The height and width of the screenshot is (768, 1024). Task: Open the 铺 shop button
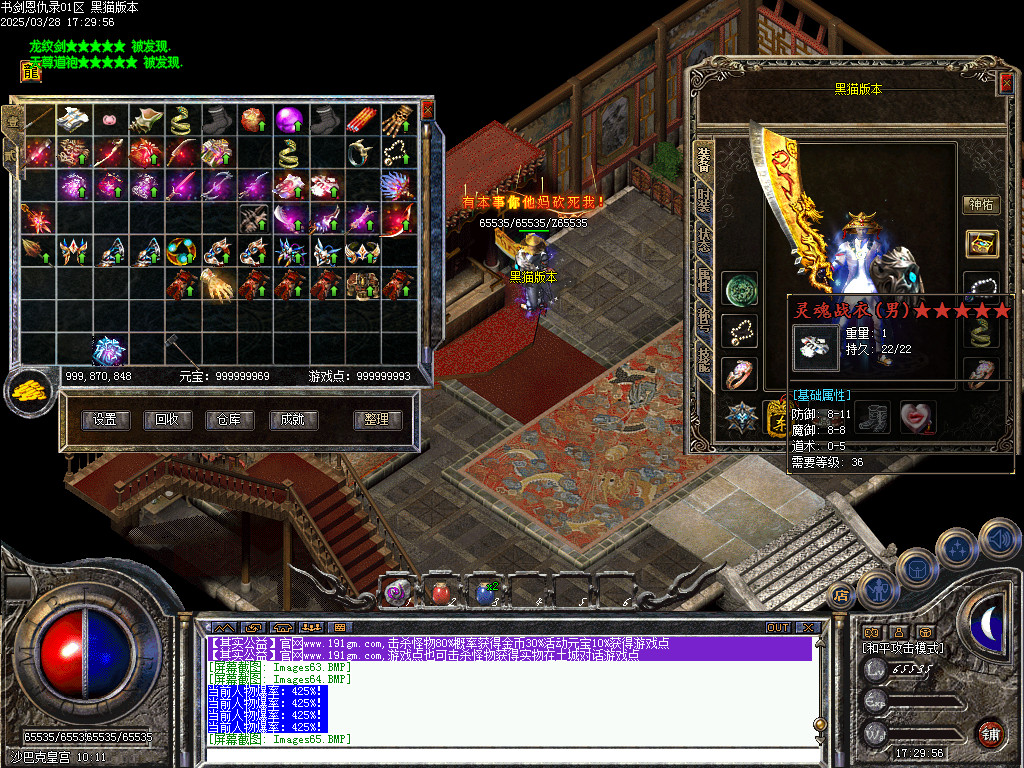[989, 733]
